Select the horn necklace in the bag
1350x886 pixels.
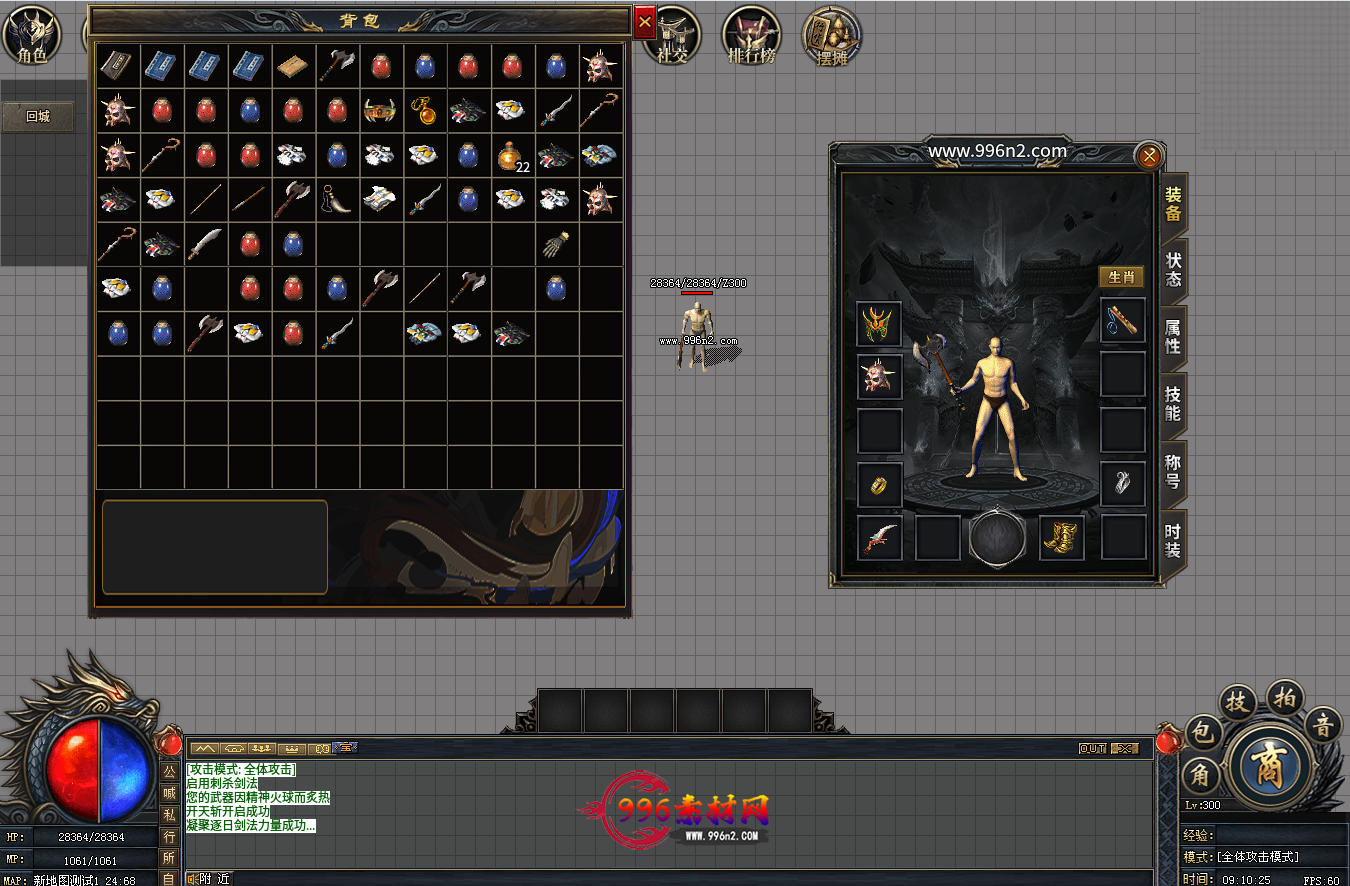[335, 200]
